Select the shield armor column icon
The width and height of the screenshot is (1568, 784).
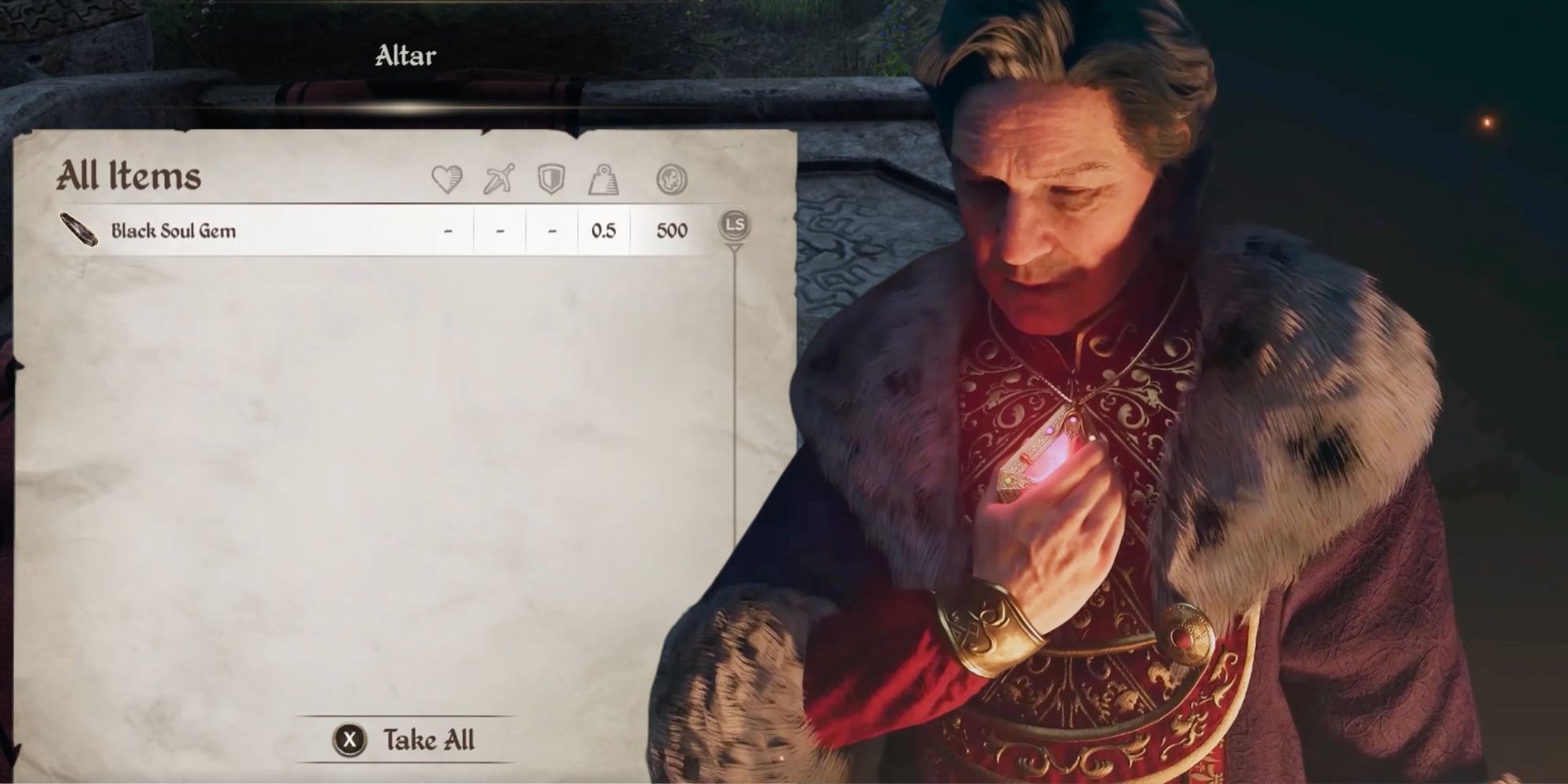point(554,179)
